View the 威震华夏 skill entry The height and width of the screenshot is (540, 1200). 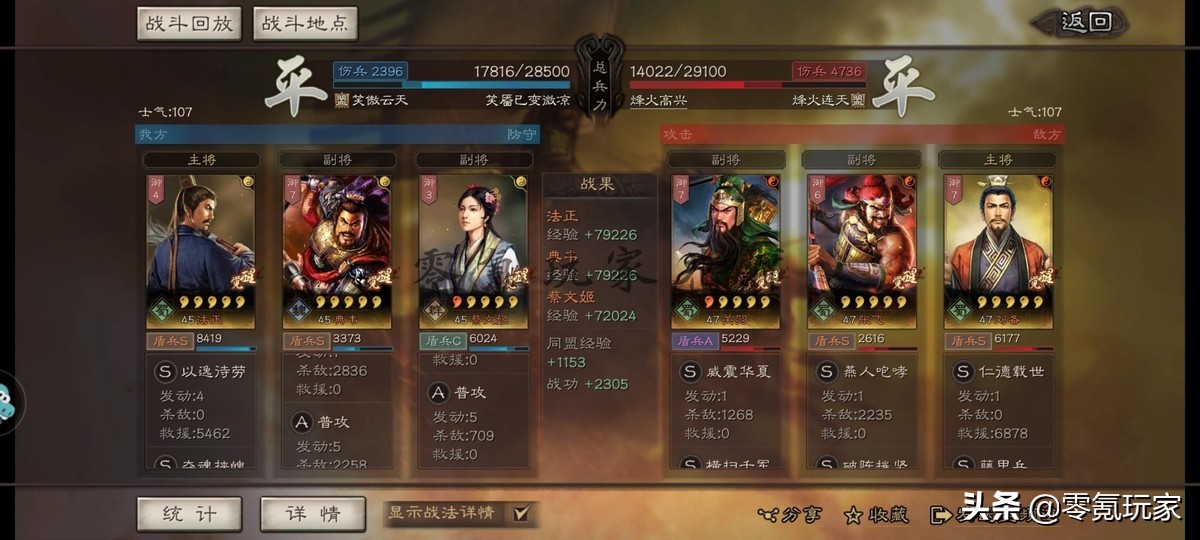point(726,371)
